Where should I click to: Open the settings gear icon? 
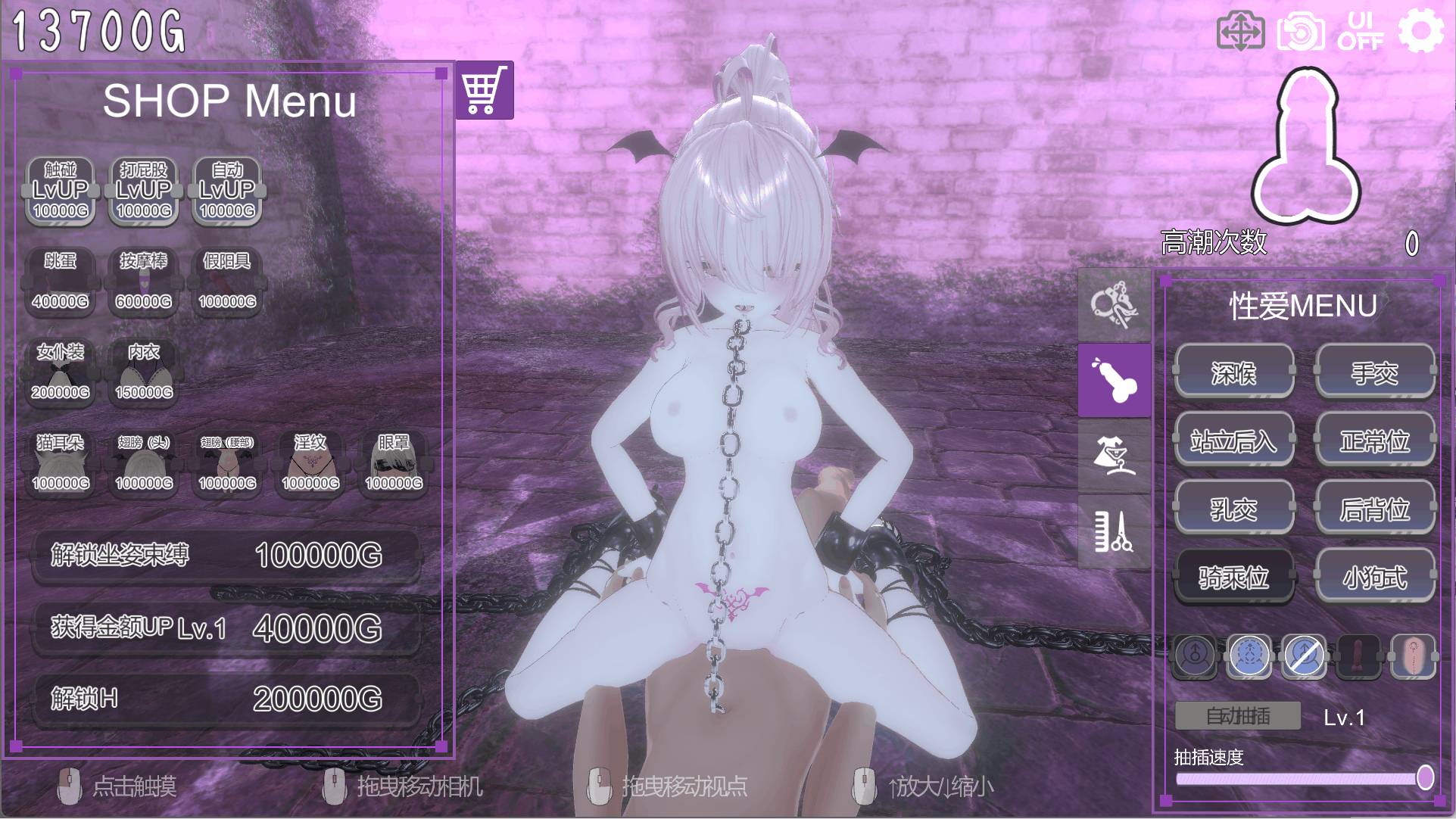click(x=1420, y=32)
